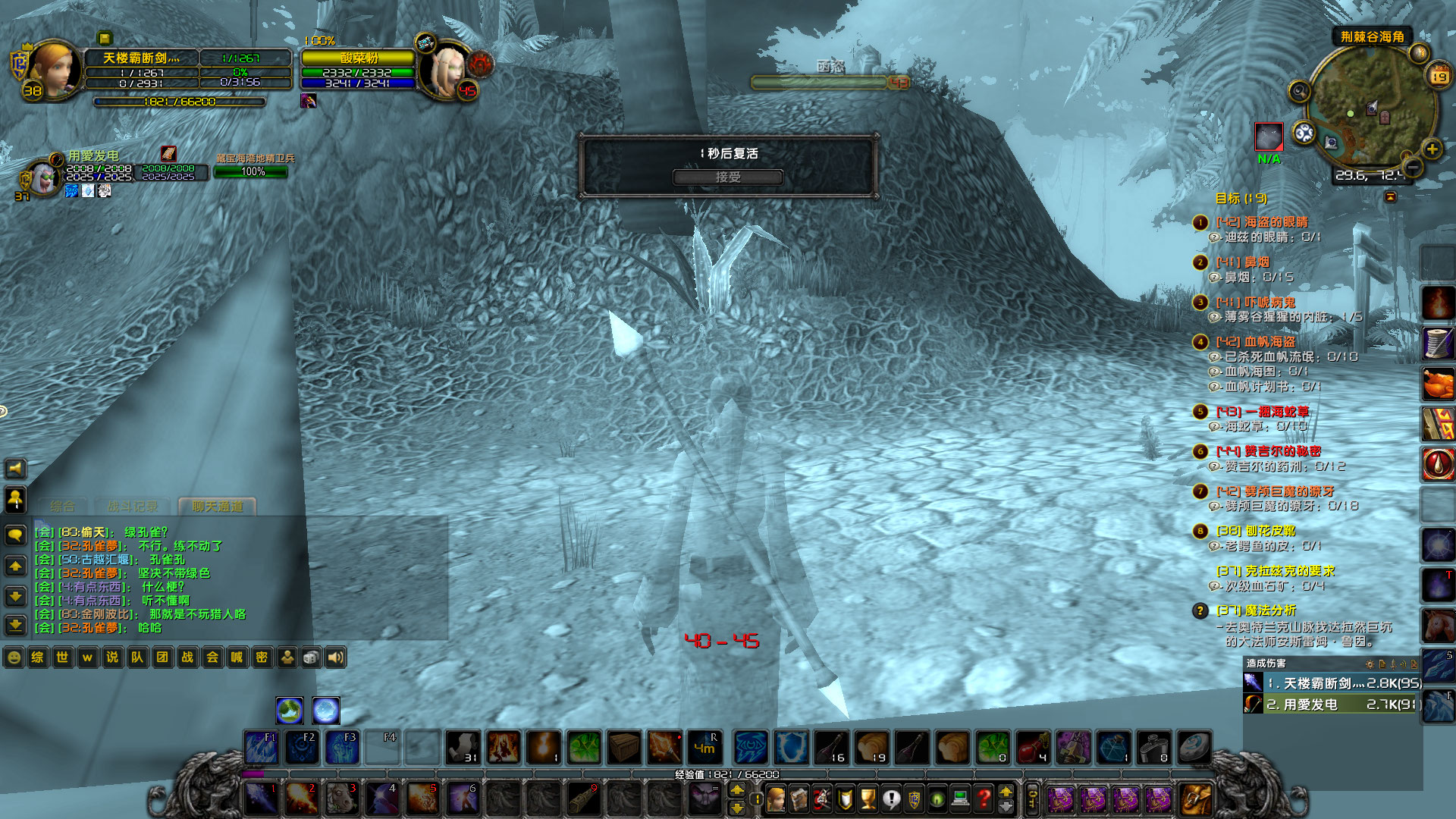Toggle the key ring button

click(1031, 796)
